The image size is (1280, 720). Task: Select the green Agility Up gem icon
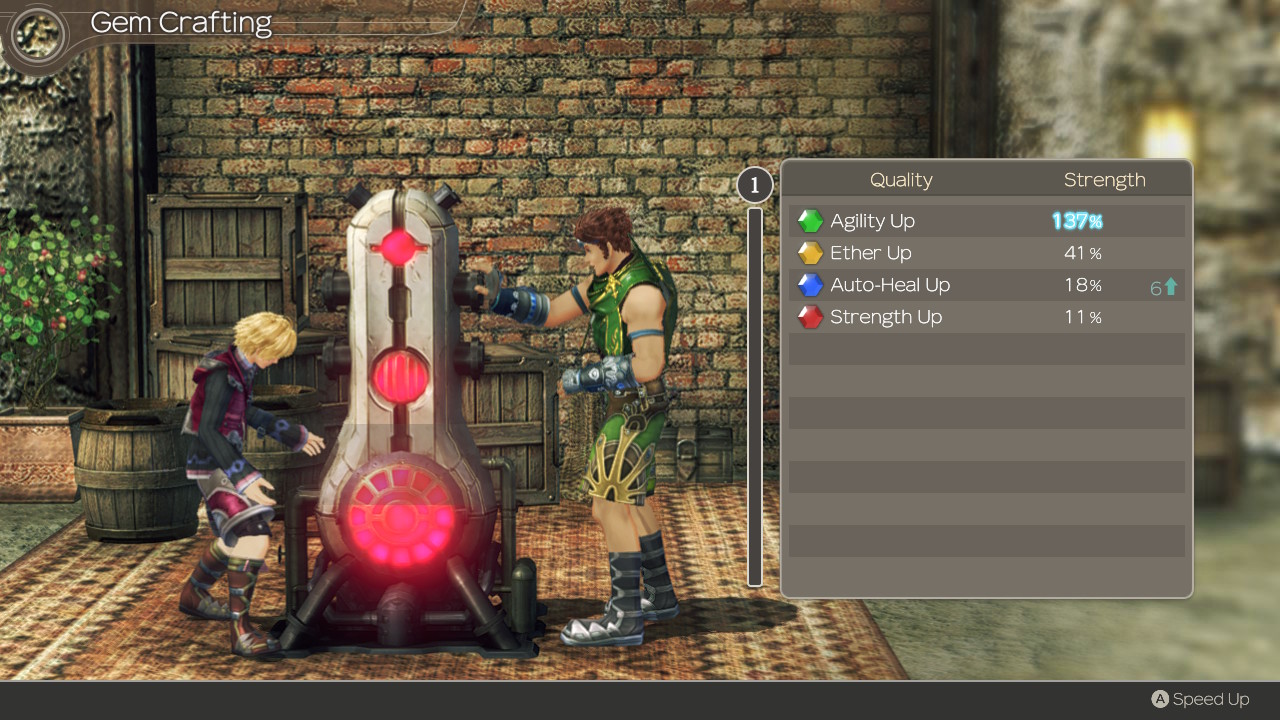pos(810,220)
